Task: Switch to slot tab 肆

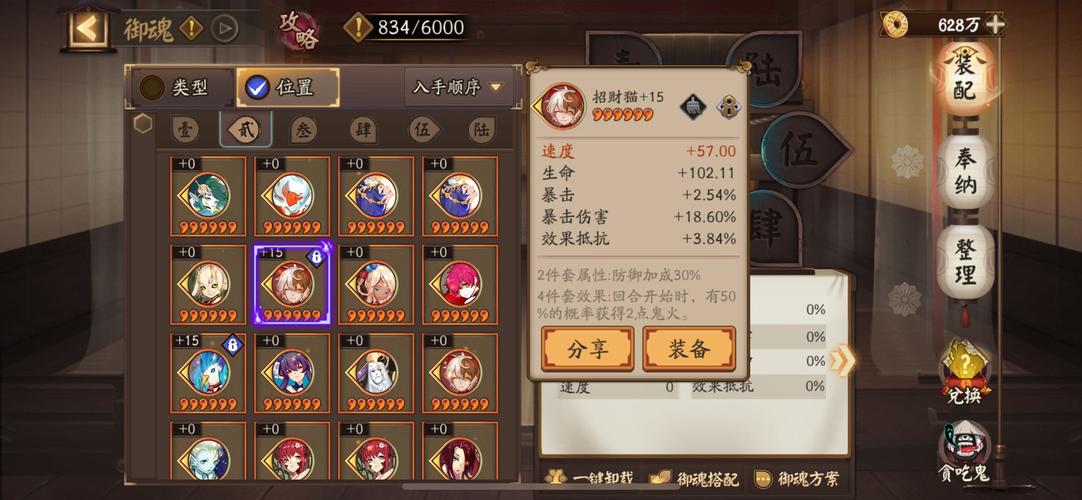Action: tap(364, 130)
